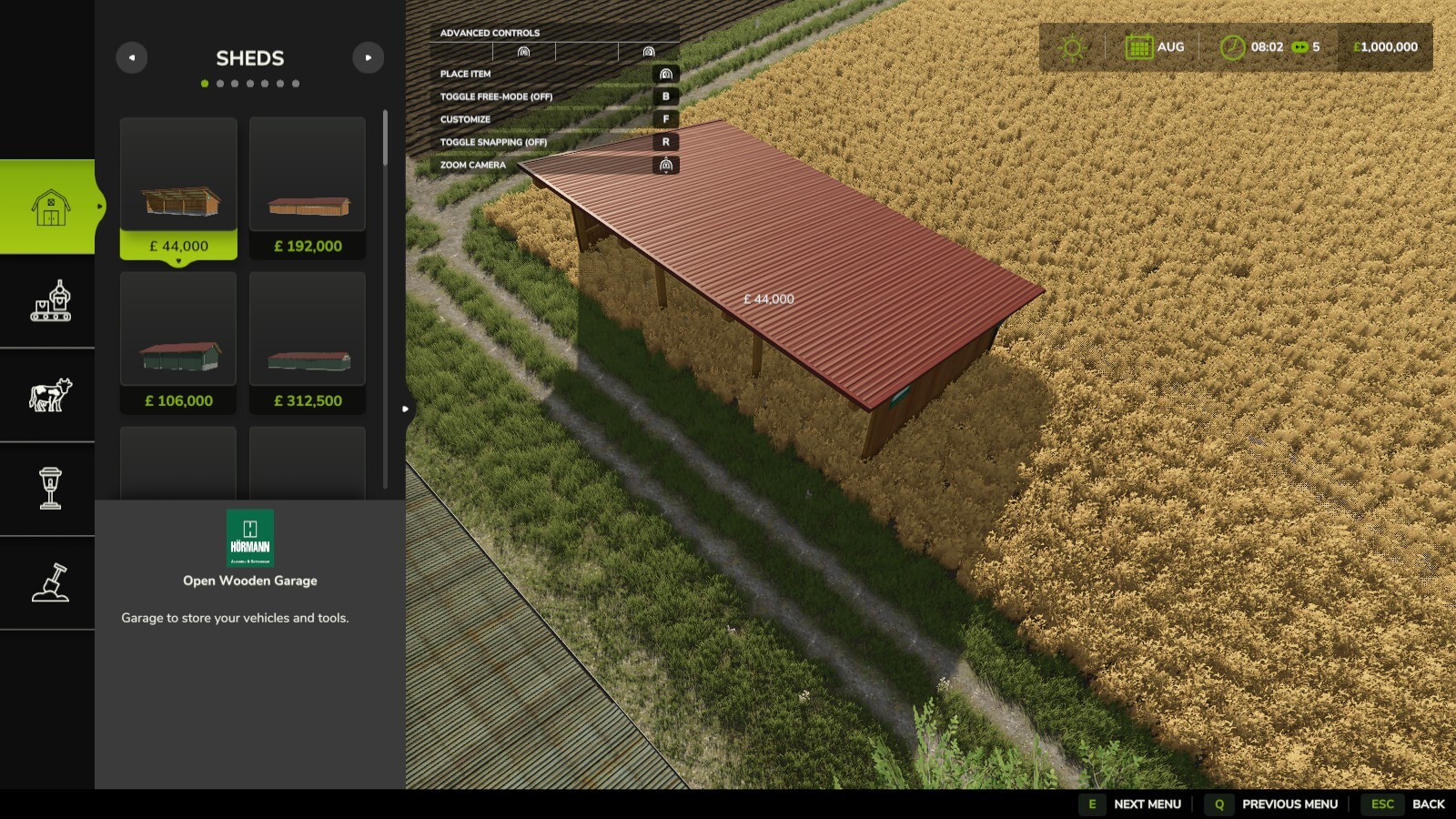Select the £312,500 shed
This screenshot has width=1456, height=819.
click(x=308, y=343)
